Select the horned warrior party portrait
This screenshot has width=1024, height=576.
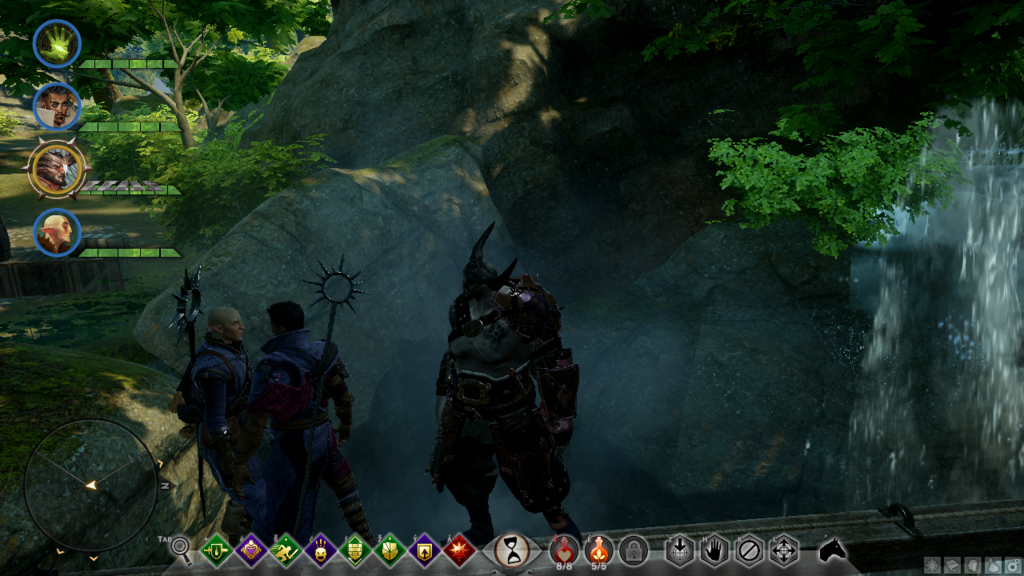pyautogui.click(x=57, y=169)
